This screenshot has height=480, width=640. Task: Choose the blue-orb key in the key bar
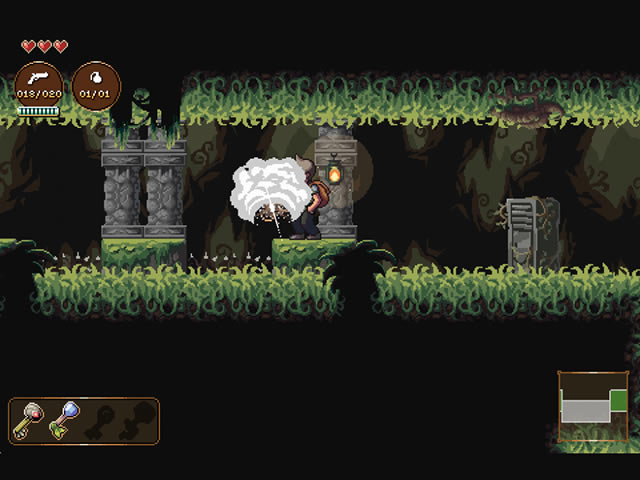tap(65, 420)
